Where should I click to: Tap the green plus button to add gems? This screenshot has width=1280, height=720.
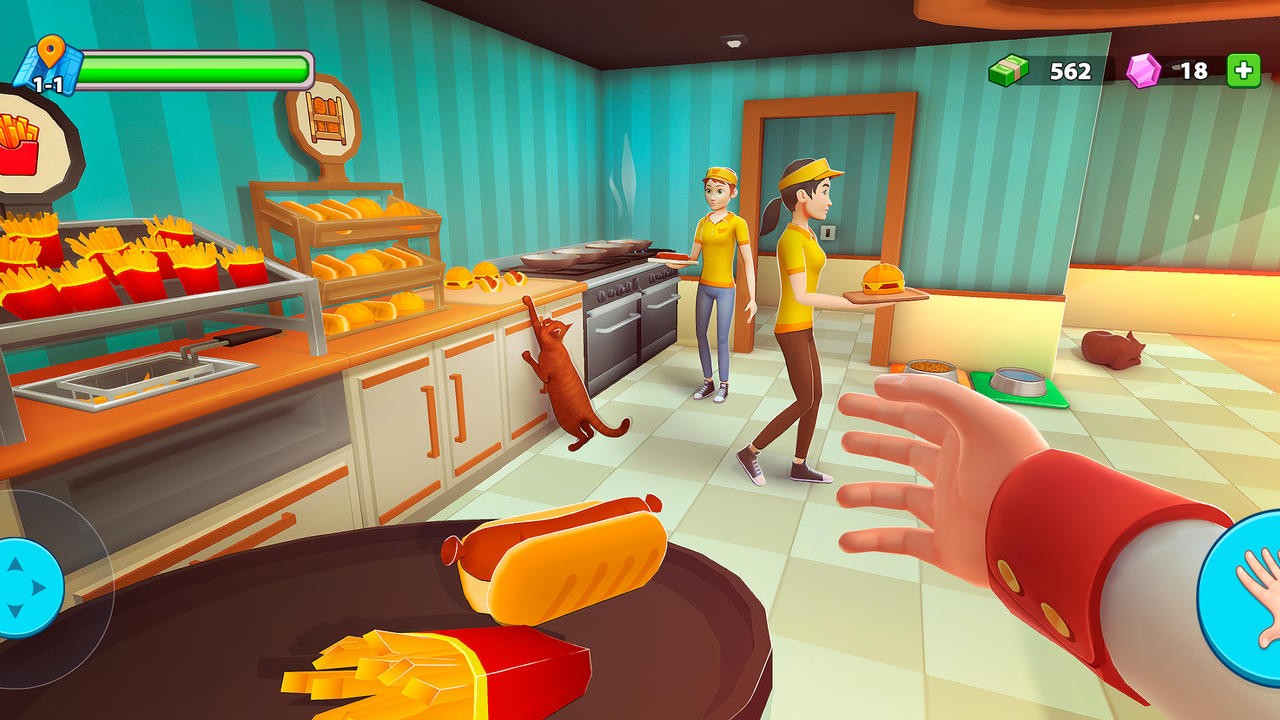click(1243, 70)
